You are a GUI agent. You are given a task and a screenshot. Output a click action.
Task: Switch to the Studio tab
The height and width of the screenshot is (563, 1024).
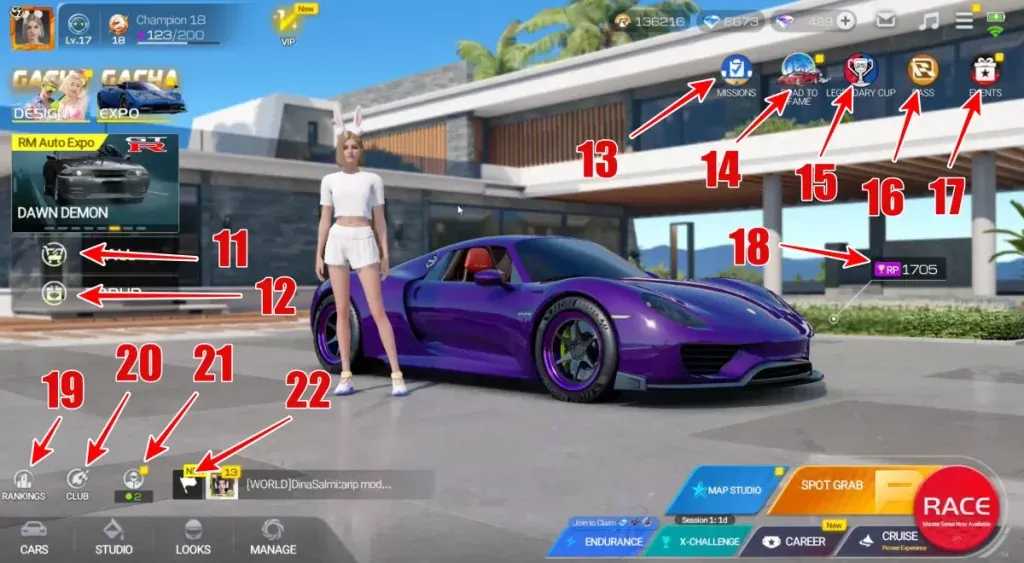pyautogui.click(x=114, y=537)
